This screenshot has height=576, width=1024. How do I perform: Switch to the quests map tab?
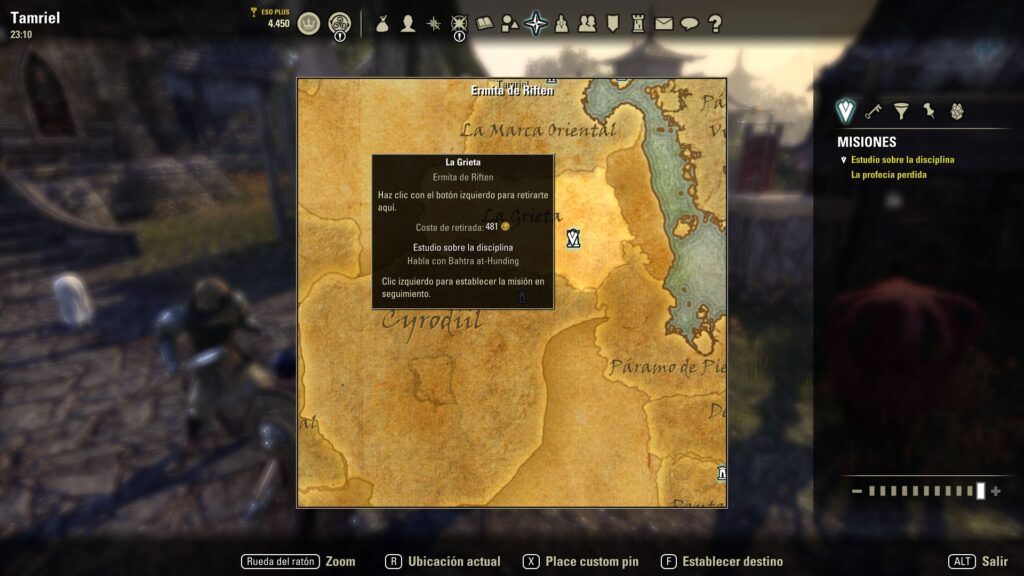tap(846, 110)
